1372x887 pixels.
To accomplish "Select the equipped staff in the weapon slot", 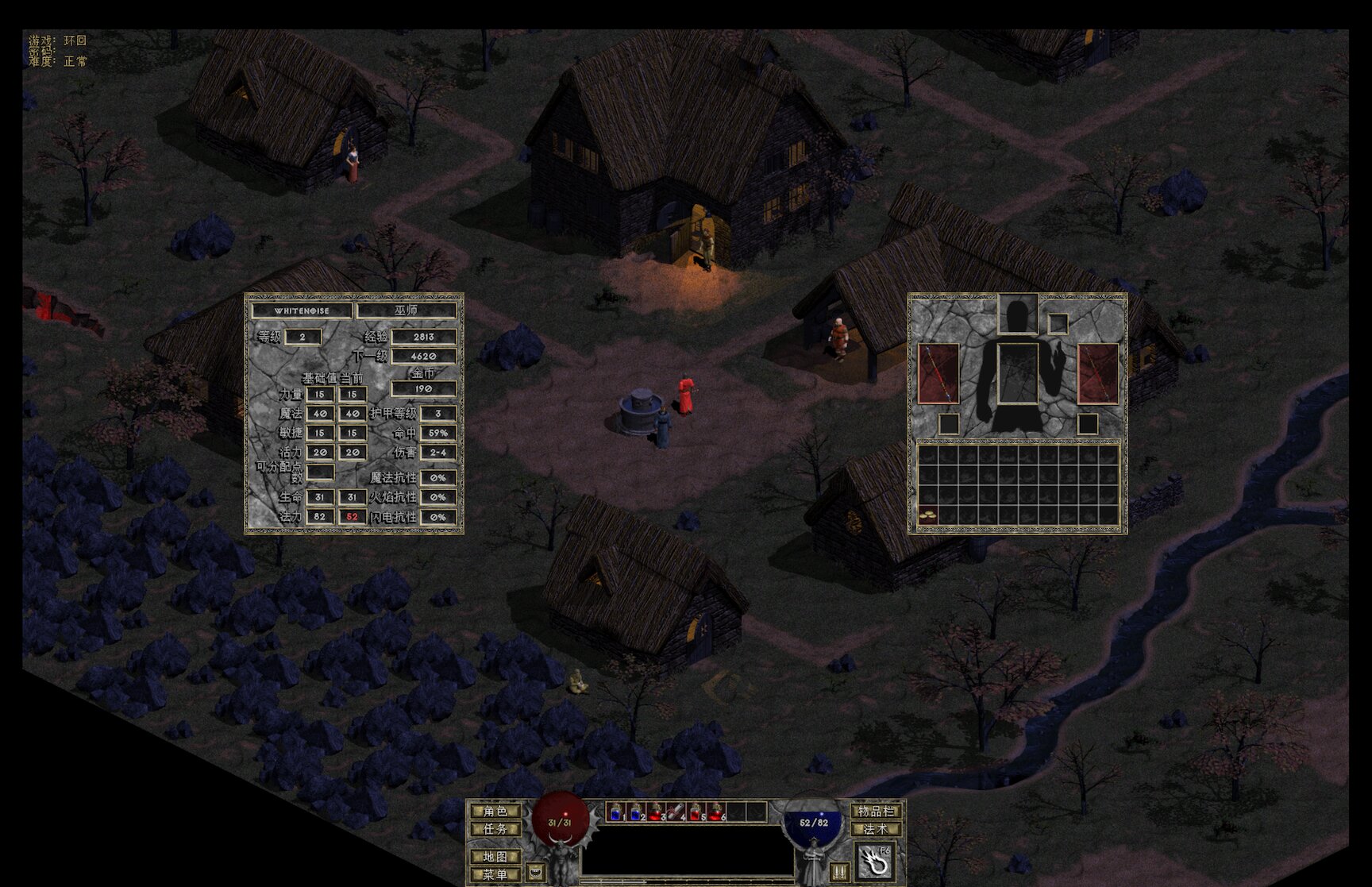I will (x=938, y=373).
